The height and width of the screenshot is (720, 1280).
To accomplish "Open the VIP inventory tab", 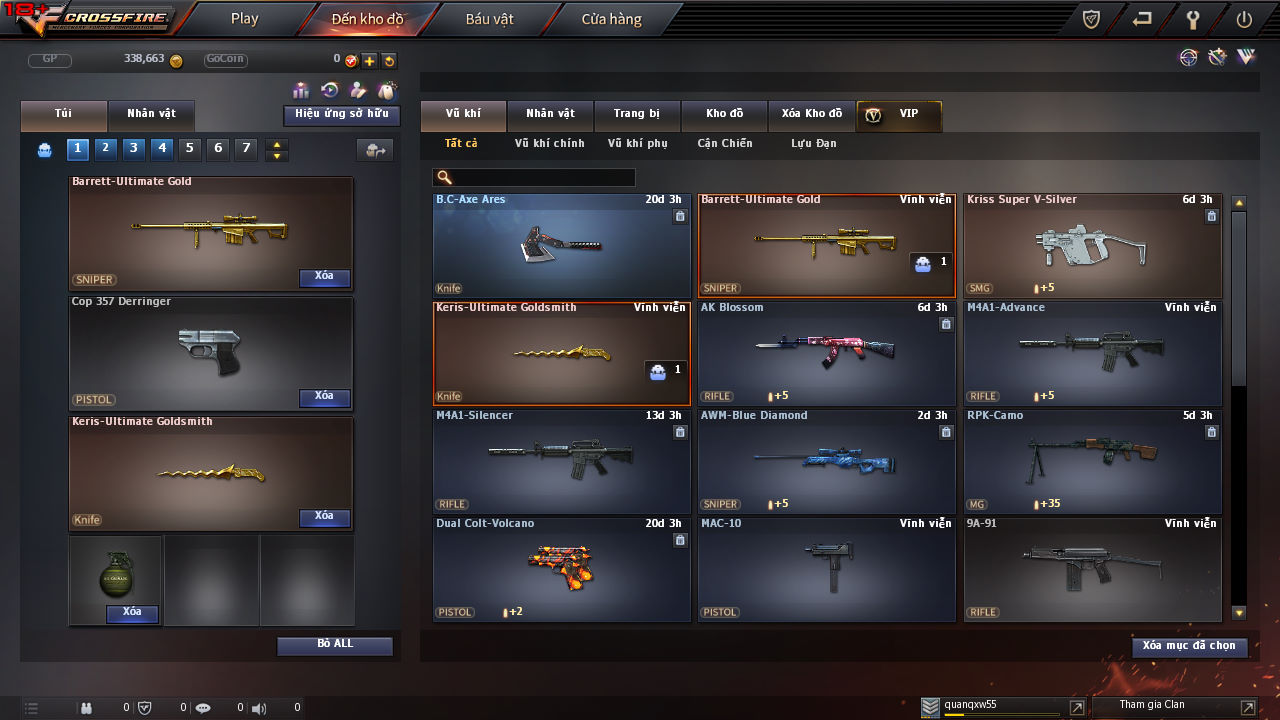I will (x=899, y=114).
